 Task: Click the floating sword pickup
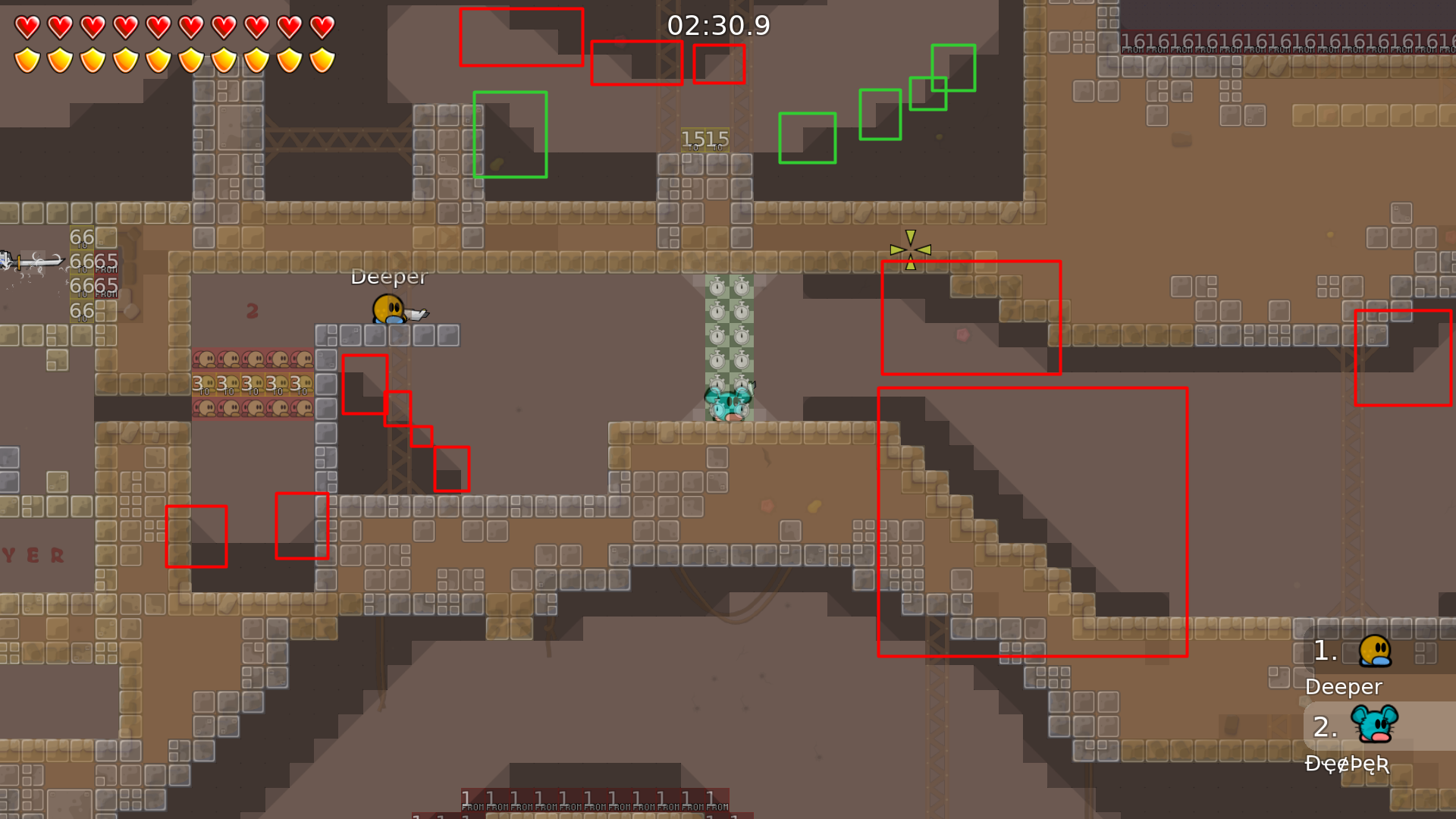click(x=30, y=262)
